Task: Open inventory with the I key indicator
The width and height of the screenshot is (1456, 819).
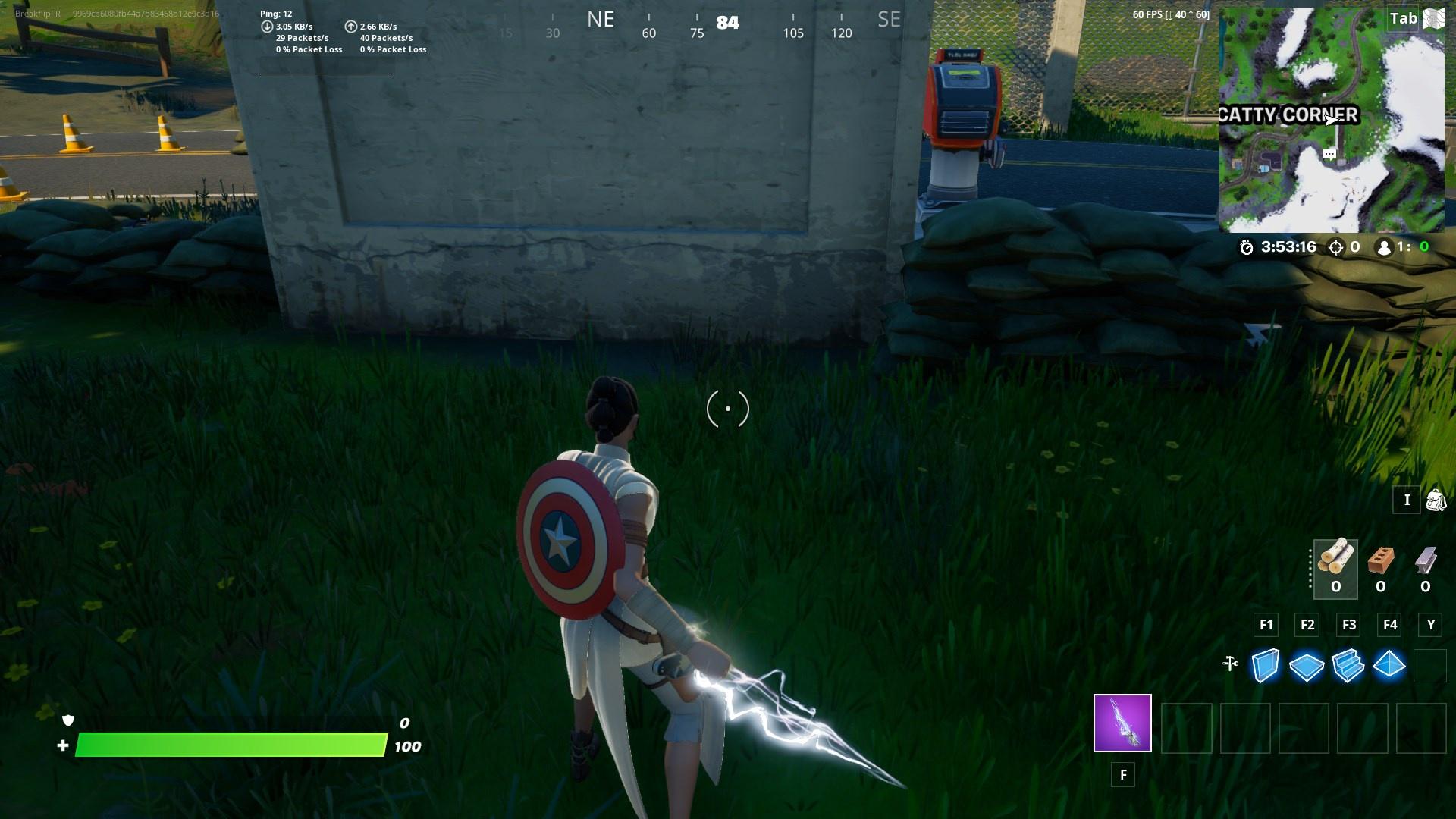Action: tap(1407, 500)
